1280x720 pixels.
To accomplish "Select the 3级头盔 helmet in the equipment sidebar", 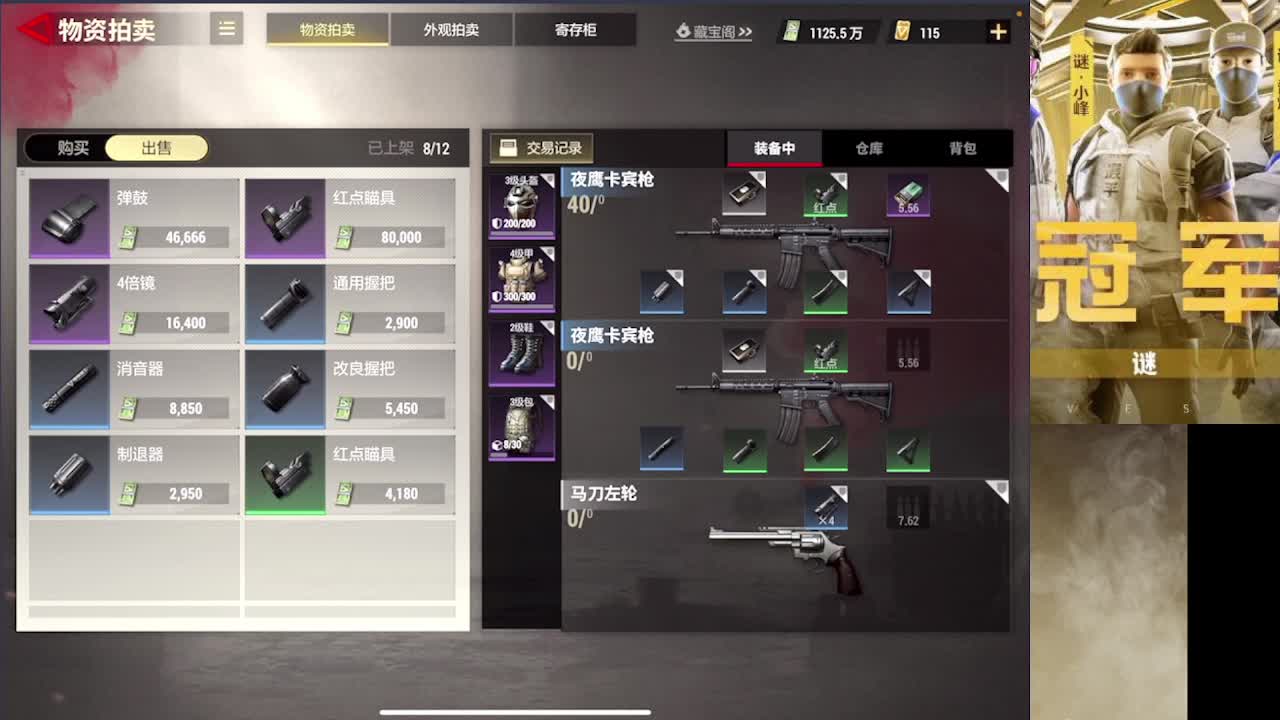I will click(521, 200).
